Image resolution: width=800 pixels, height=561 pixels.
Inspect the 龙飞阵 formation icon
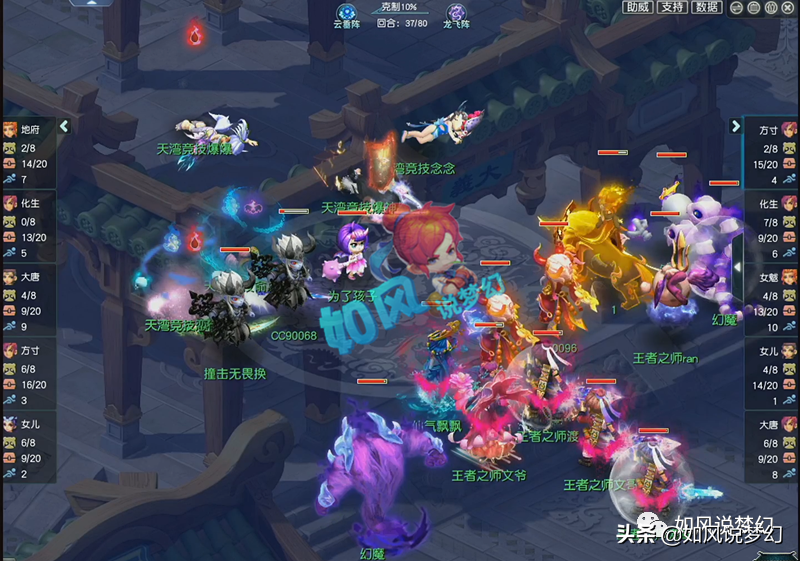click(456, 13)
